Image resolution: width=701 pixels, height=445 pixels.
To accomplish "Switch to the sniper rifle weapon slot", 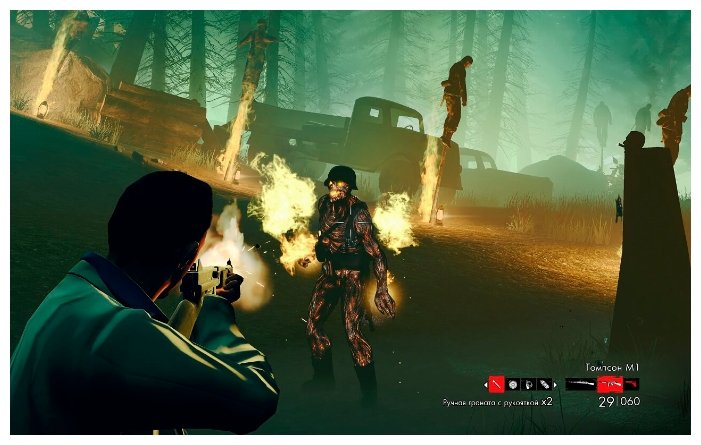I will point(579,384).
